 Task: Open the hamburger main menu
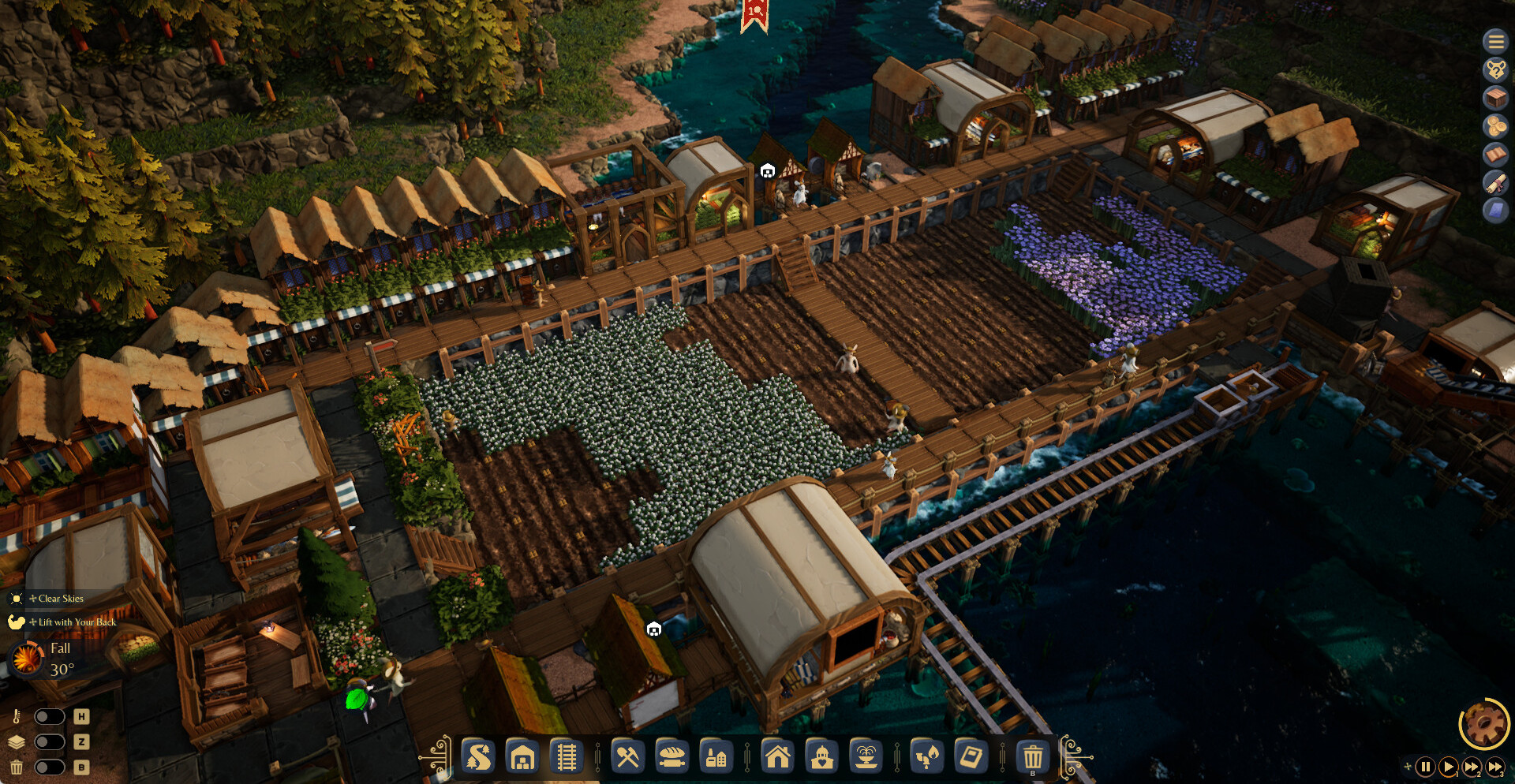pos(1494,41)
